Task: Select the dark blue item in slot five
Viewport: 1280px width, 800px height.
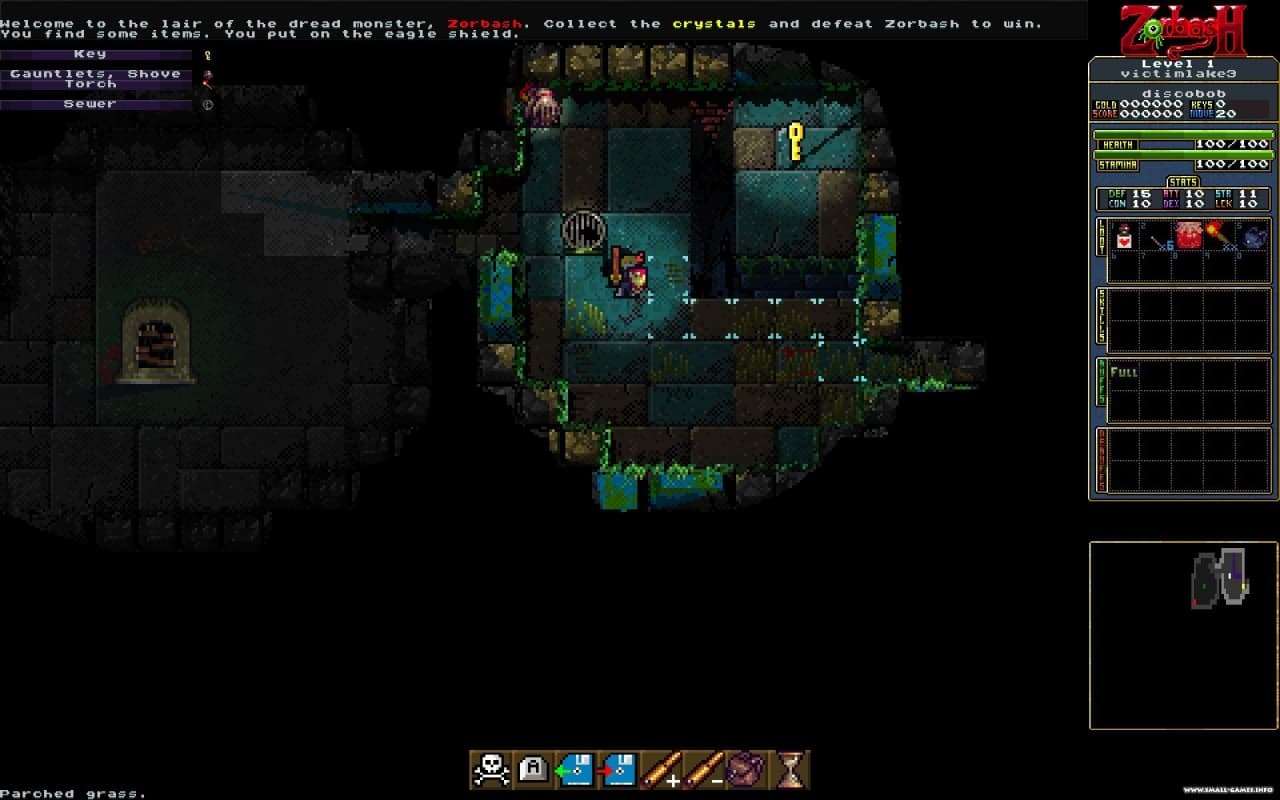Action: click(x=1254, y=237)
